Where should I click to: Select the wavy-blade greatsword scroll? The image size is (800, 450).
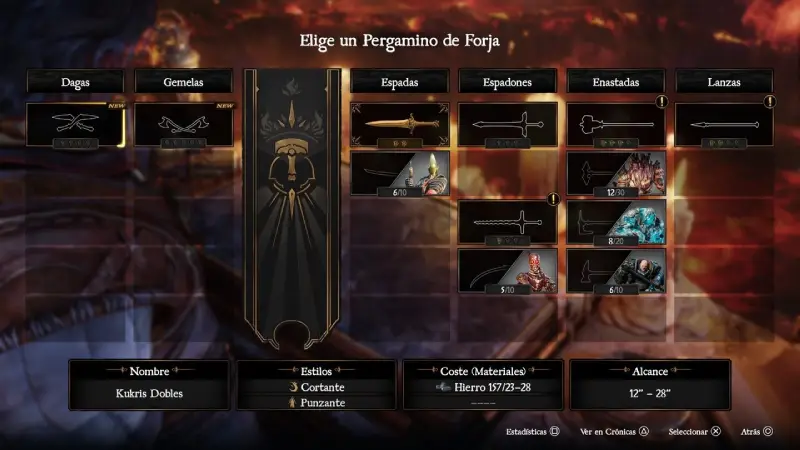coord(508,221)
